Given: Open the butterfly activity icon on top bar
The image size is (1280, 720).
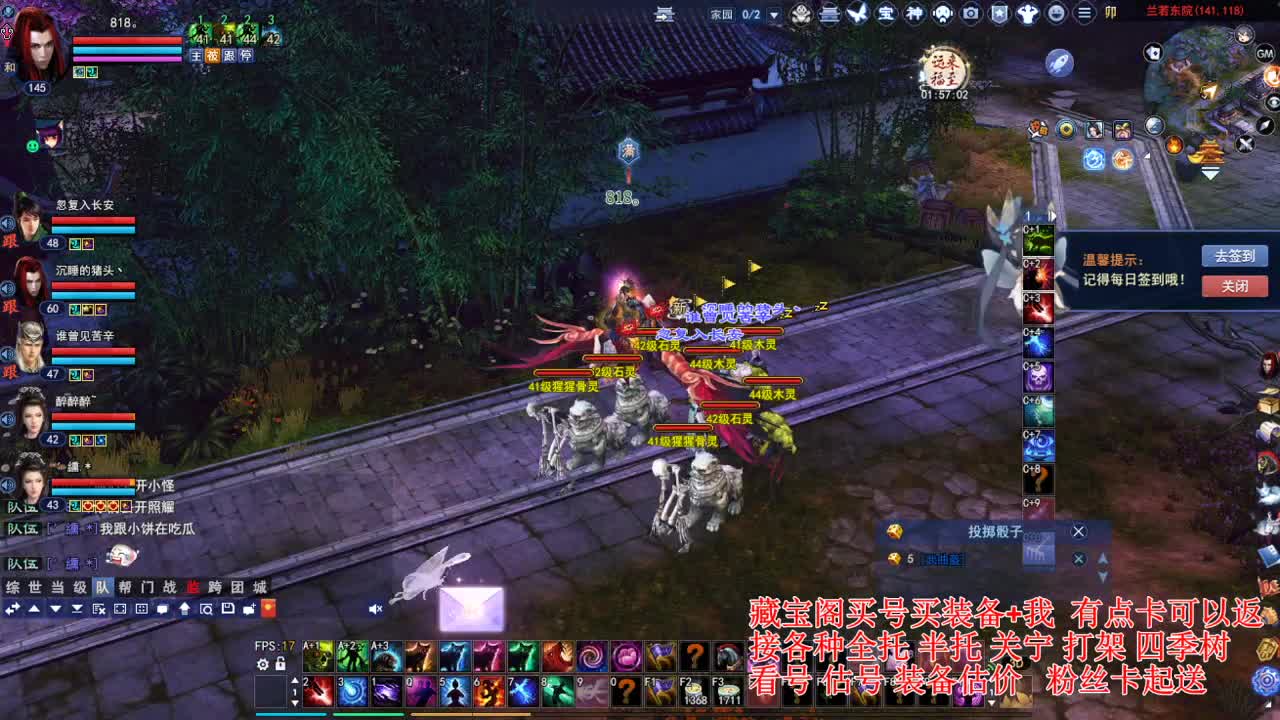Looking at the screenshot, I should point(857,14).
